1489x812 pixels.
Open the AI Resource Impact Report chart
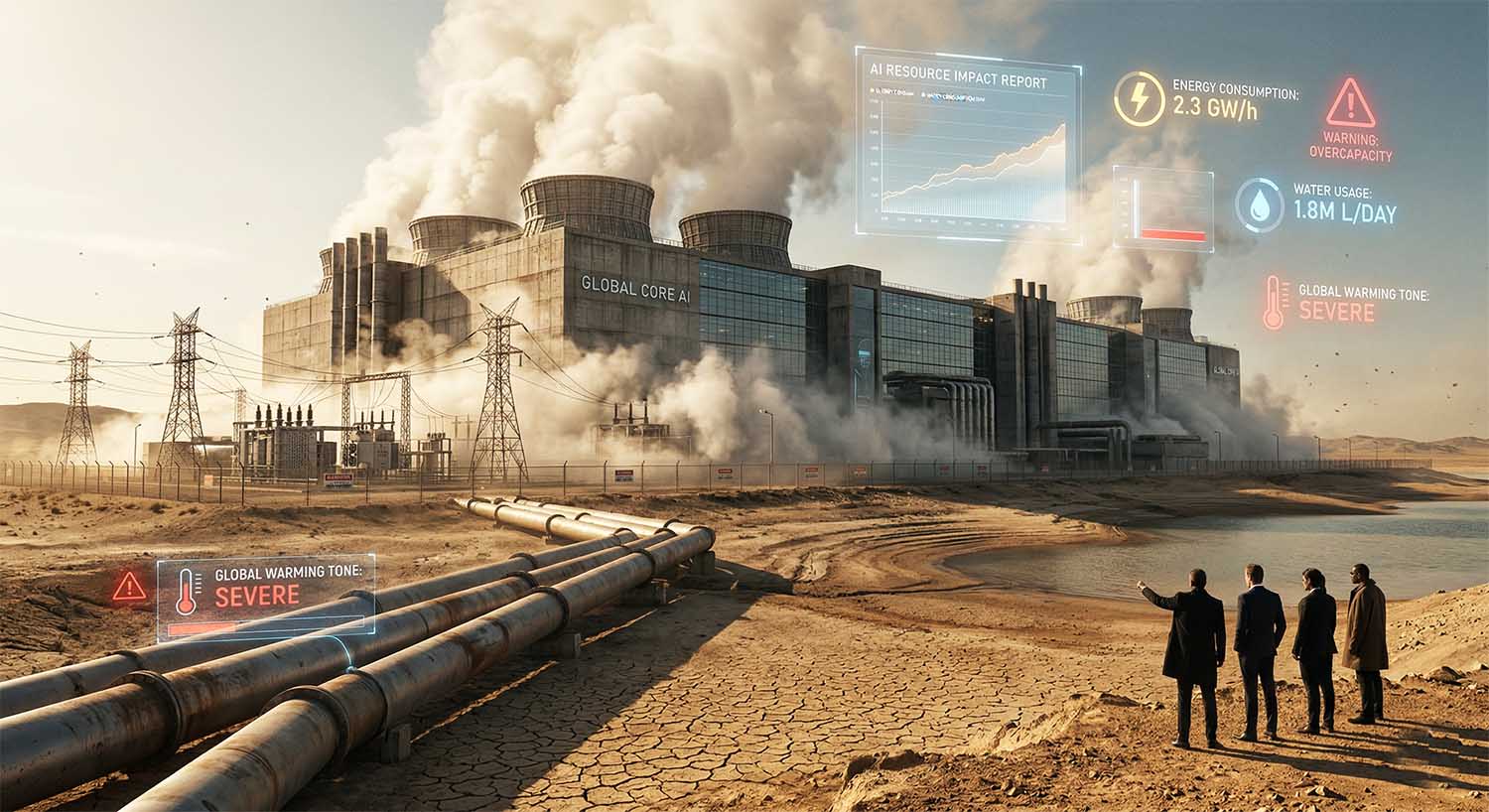(968, 147)
